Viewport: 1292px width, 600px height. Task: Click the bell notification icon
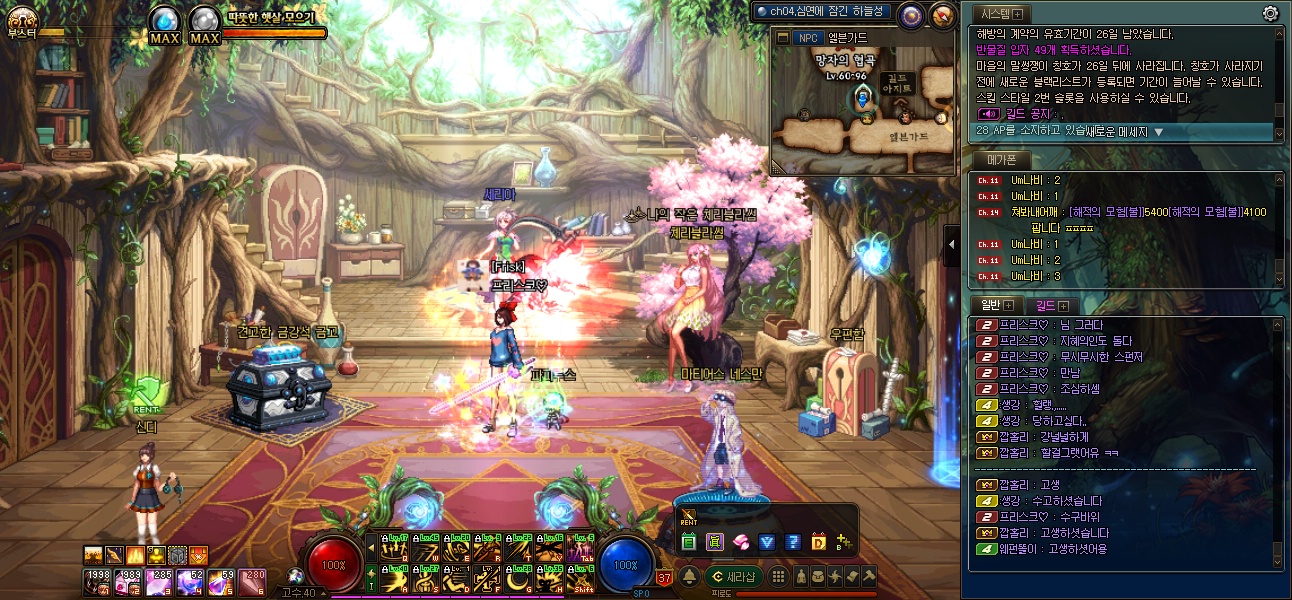coord(689,576)
